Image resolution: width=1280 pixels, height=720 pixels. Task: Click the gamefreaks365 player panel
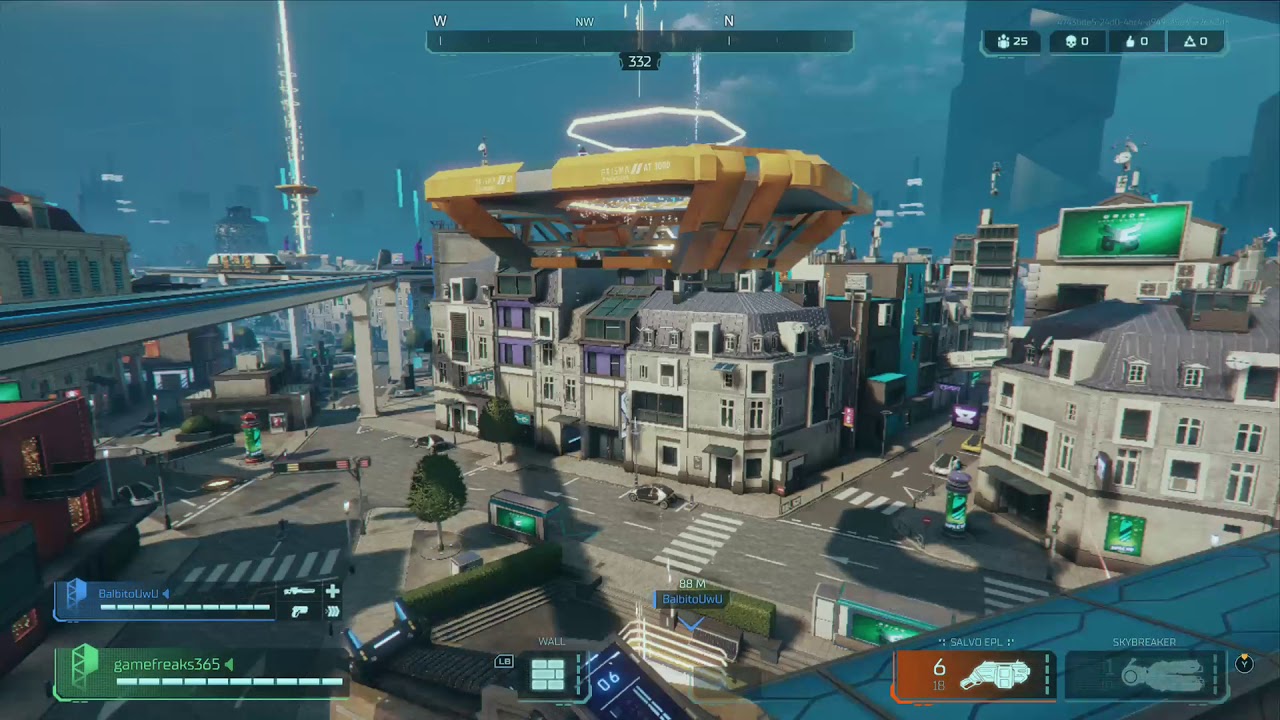tap(200, 672)
